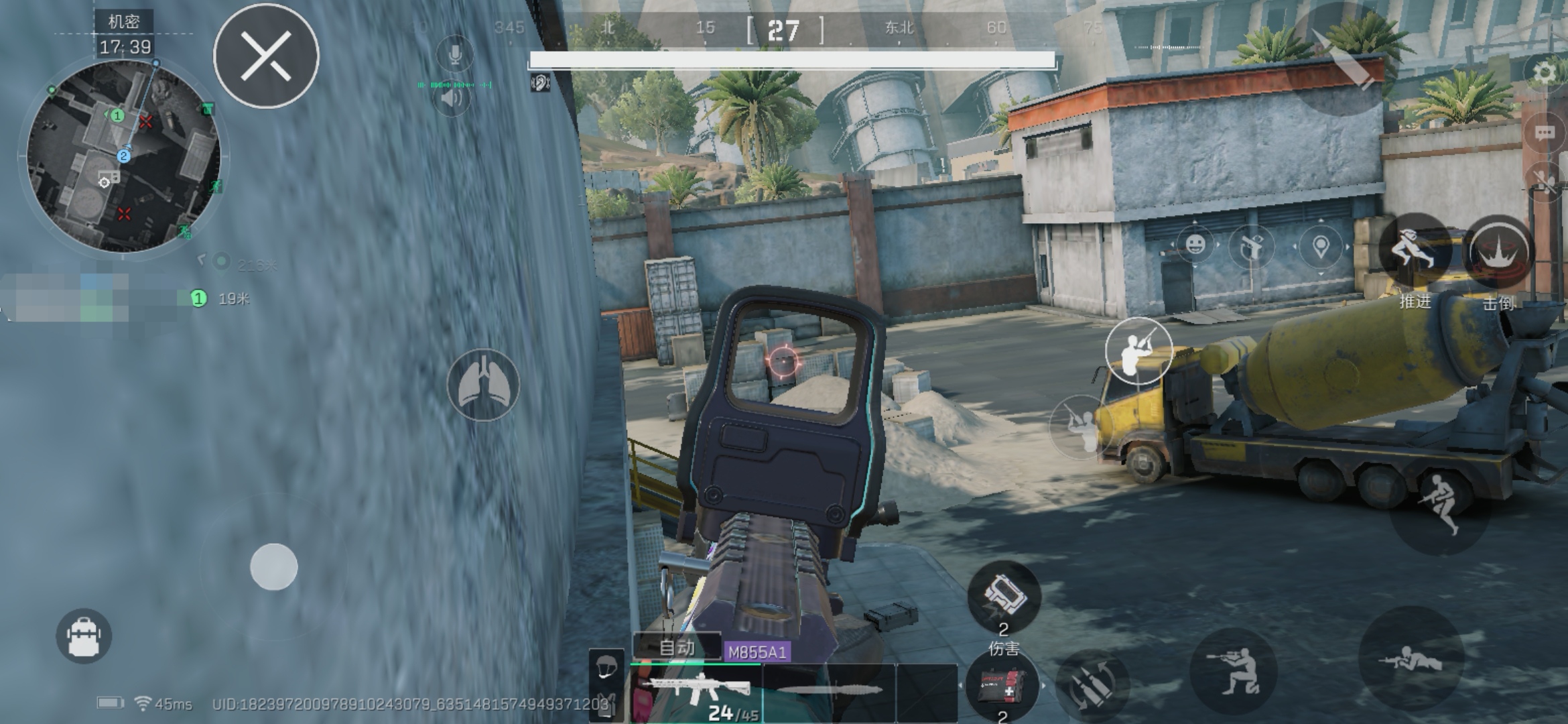Toggle the microphone voice icon
Viewport: 1568px width, 724px height.
454,54
